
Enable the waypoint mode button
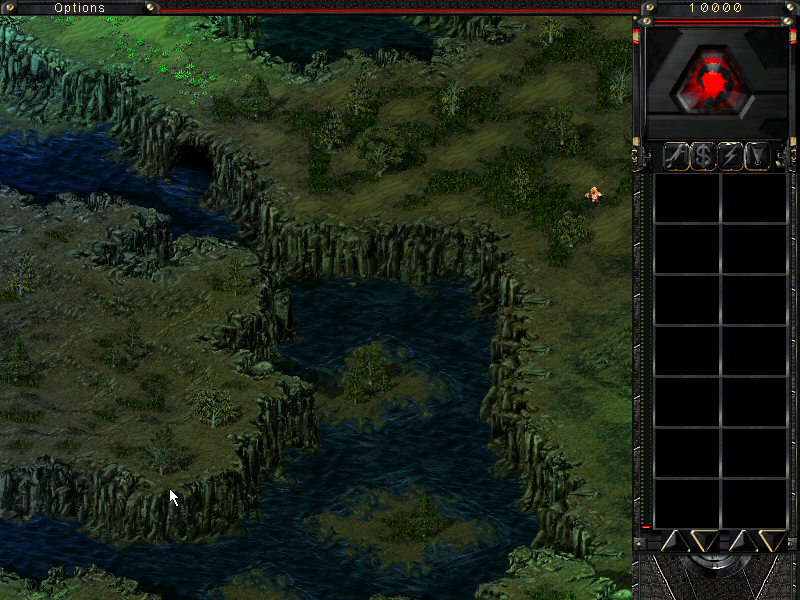click(758, 156)
